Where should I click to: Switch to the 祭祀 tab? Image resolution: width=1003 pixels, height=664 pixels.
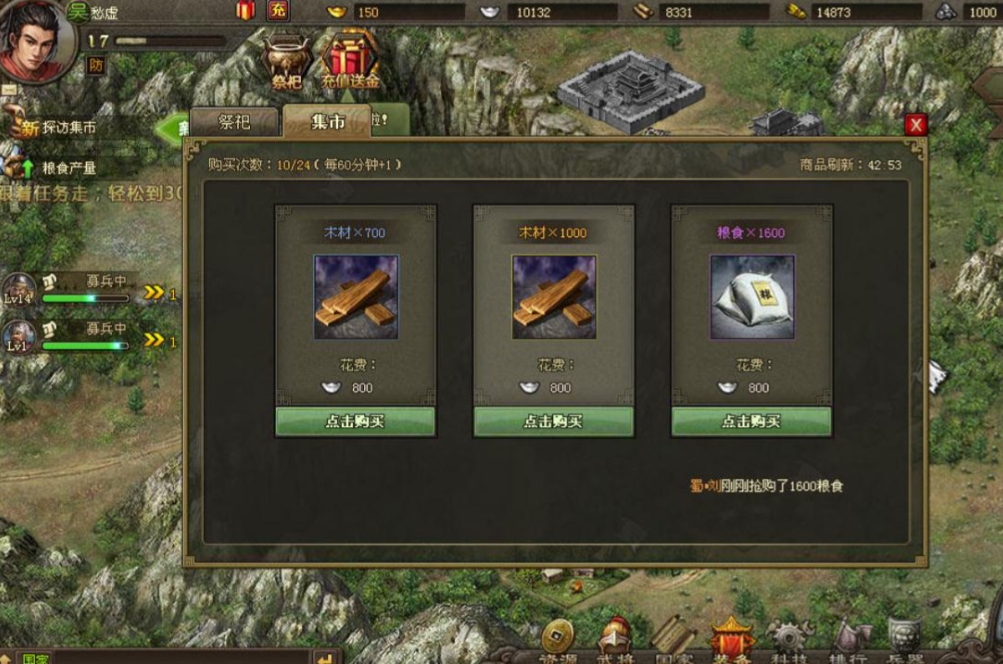235,122
